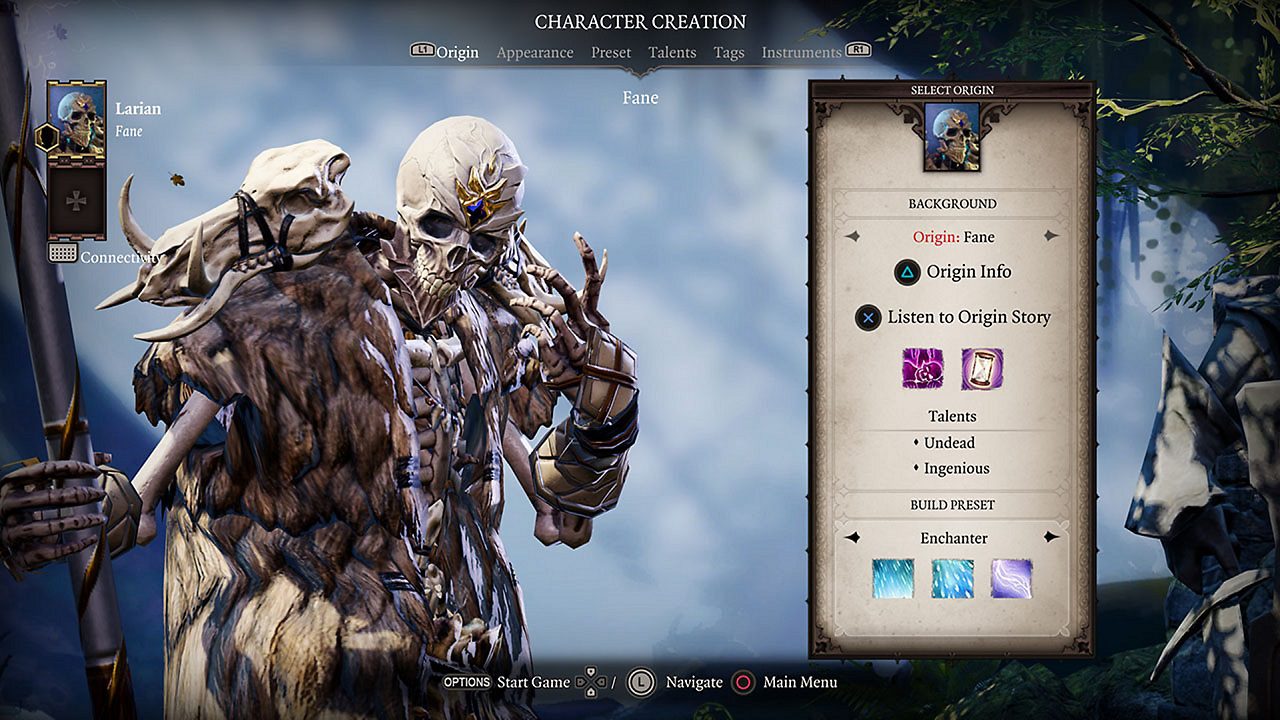1280x720 pixels.
Task: Show the Instruments tab
Action: [x=801, y=53]
